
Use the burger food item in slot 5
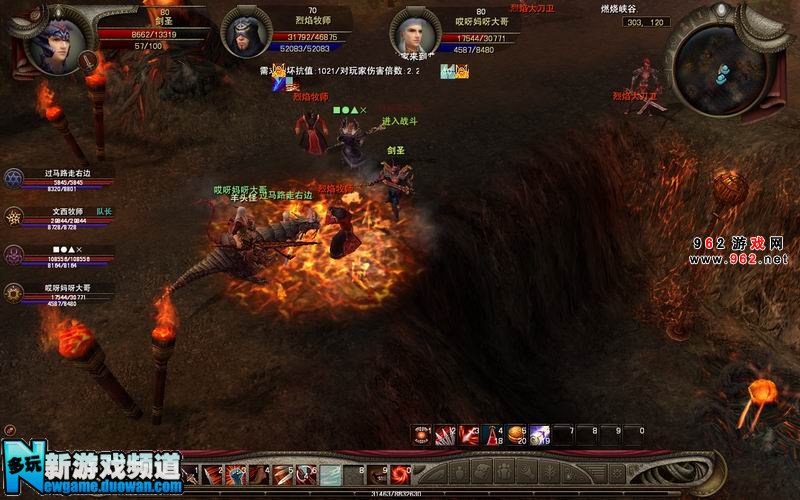tap(516, 433)
